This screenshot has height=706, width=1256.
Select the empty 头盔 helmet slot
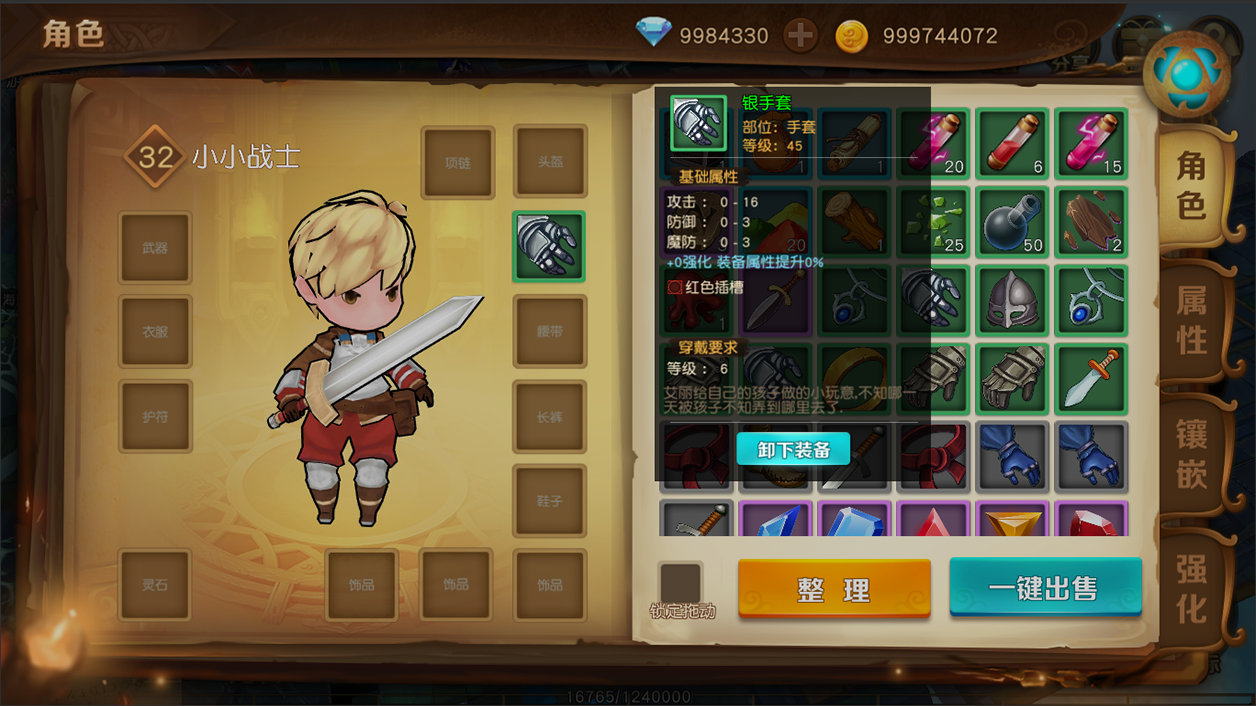[550, 162]
